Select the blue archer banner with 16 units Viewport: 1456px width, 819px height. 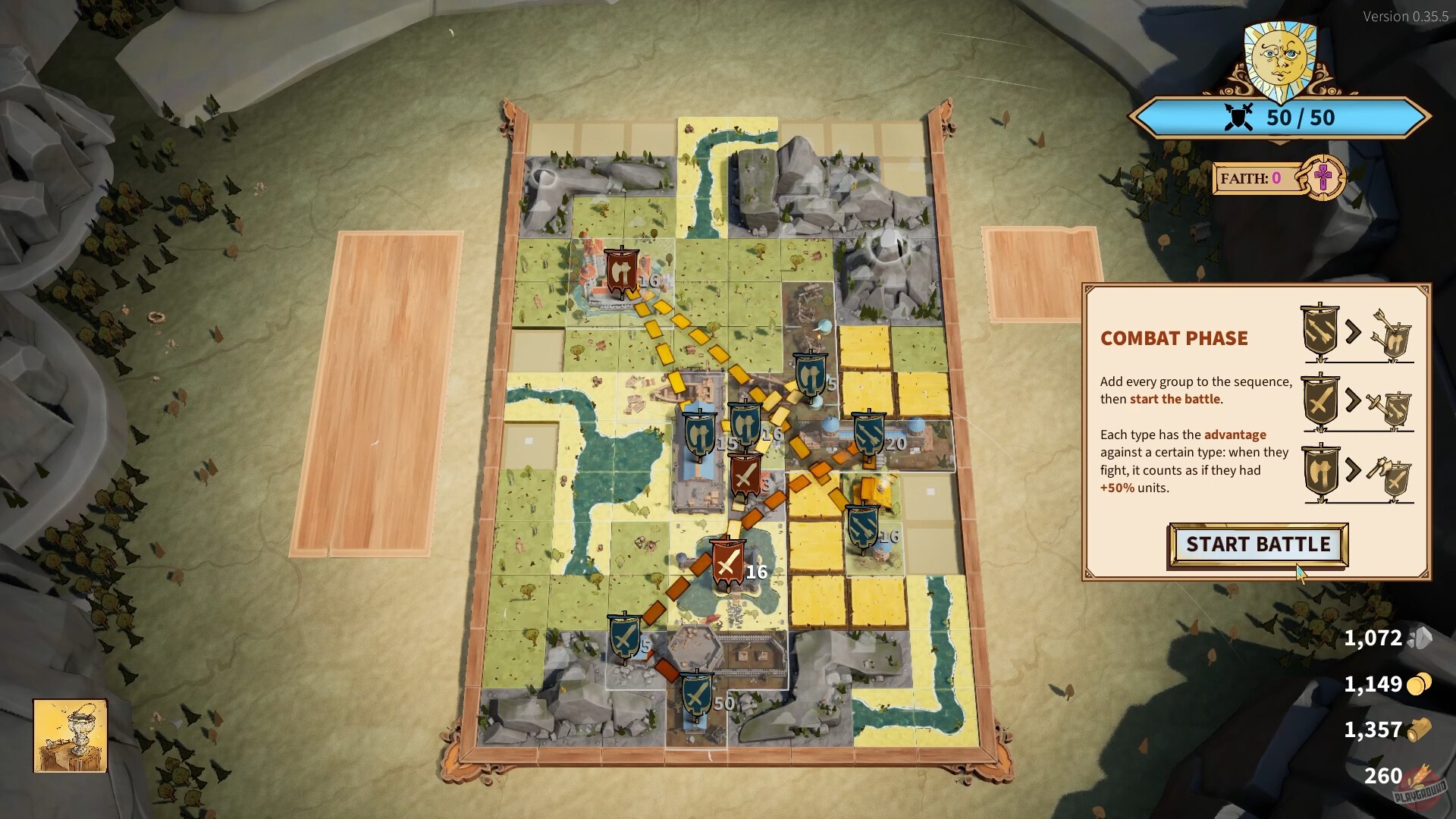click(x=863, y=525)
